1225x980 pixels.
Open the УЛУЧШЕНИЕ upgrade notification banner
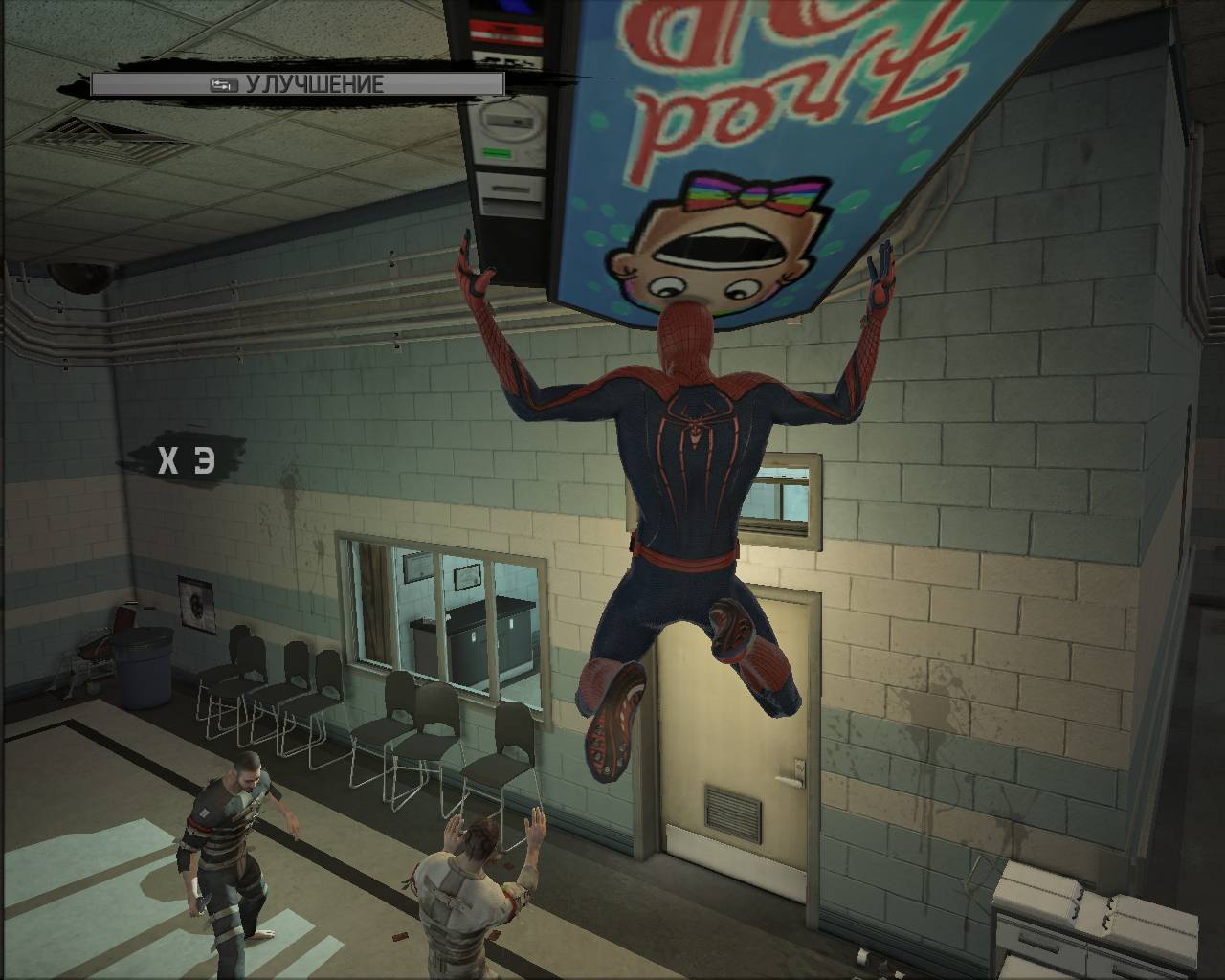coord(298,84)
